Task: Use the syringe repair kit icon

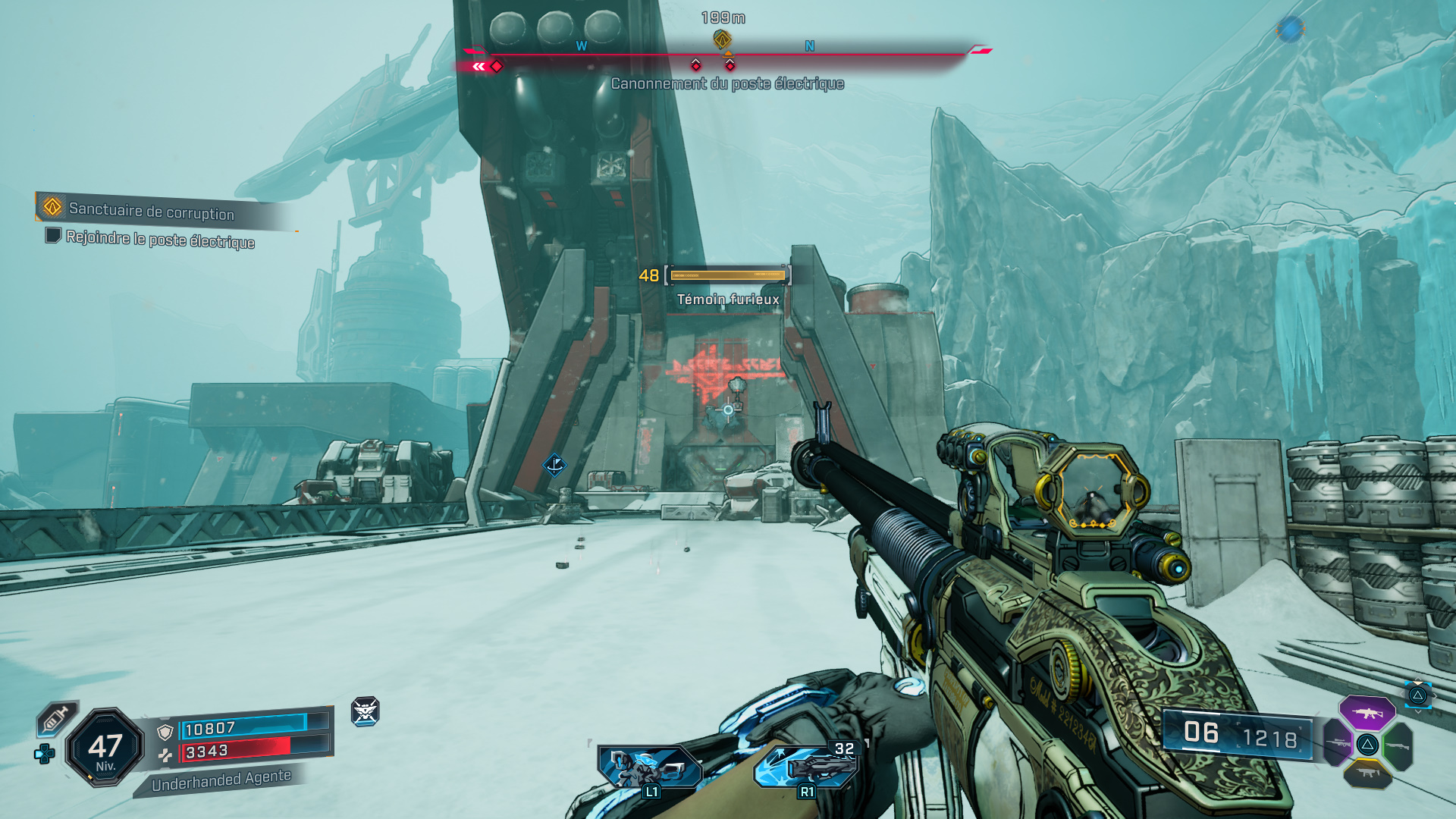Action: tap(57, 717)
